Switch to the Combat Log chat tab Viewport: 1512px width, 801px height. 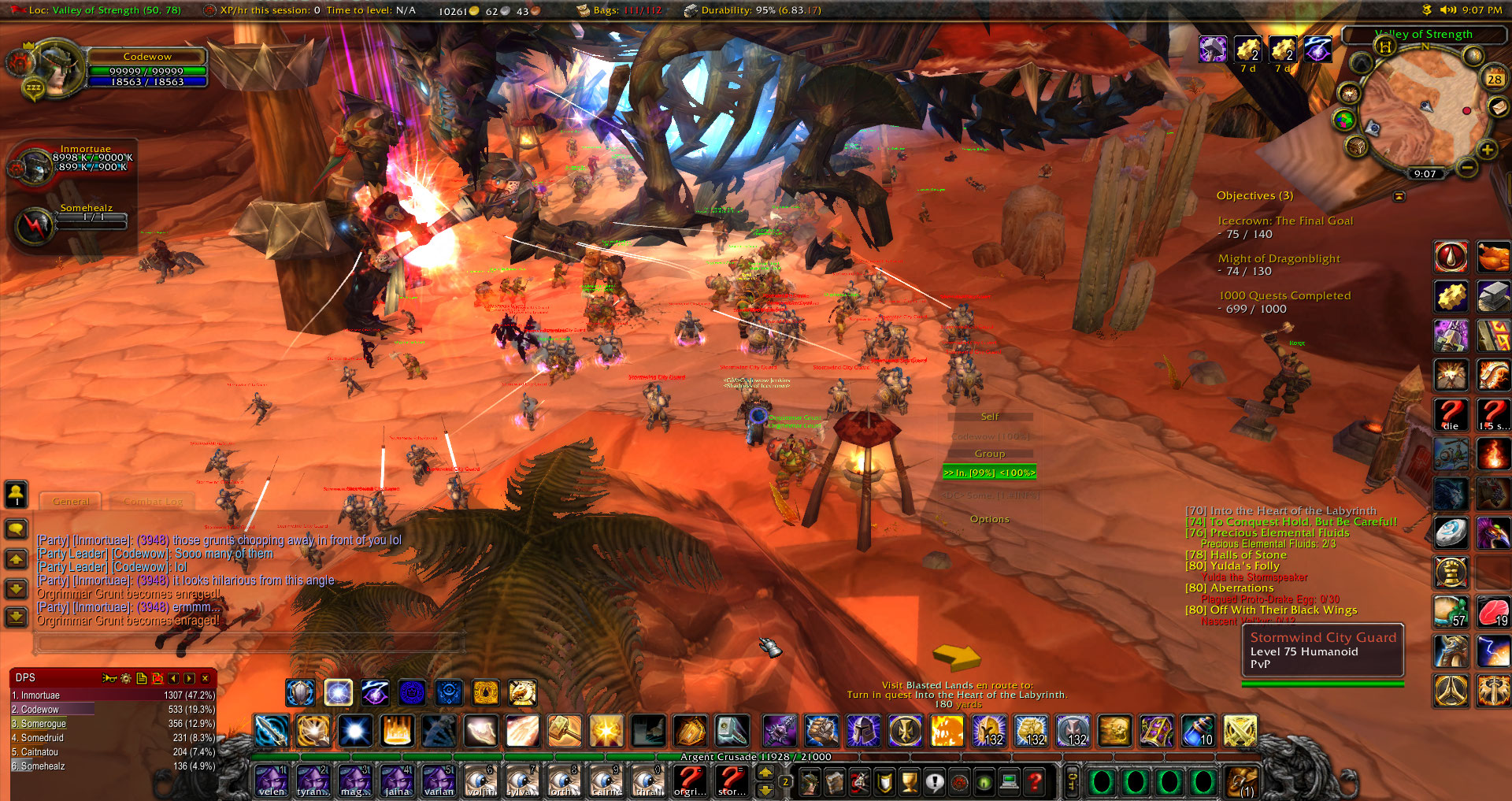pos(153,501)
